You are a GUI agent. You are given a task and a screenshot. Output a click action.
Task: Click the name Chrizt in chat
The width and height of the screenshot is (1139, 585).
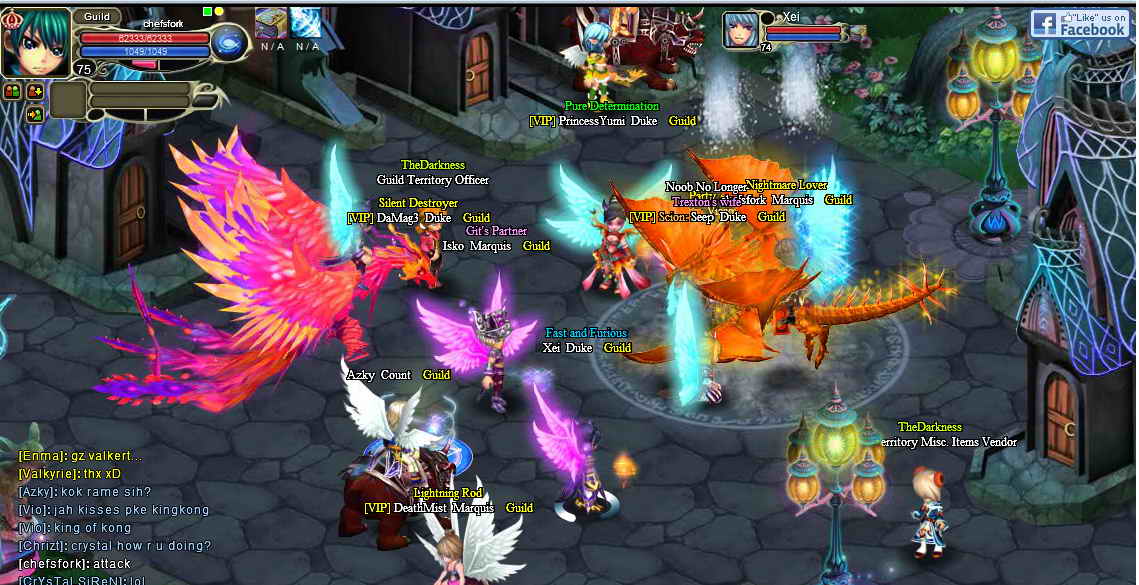(x=42, y=546)
